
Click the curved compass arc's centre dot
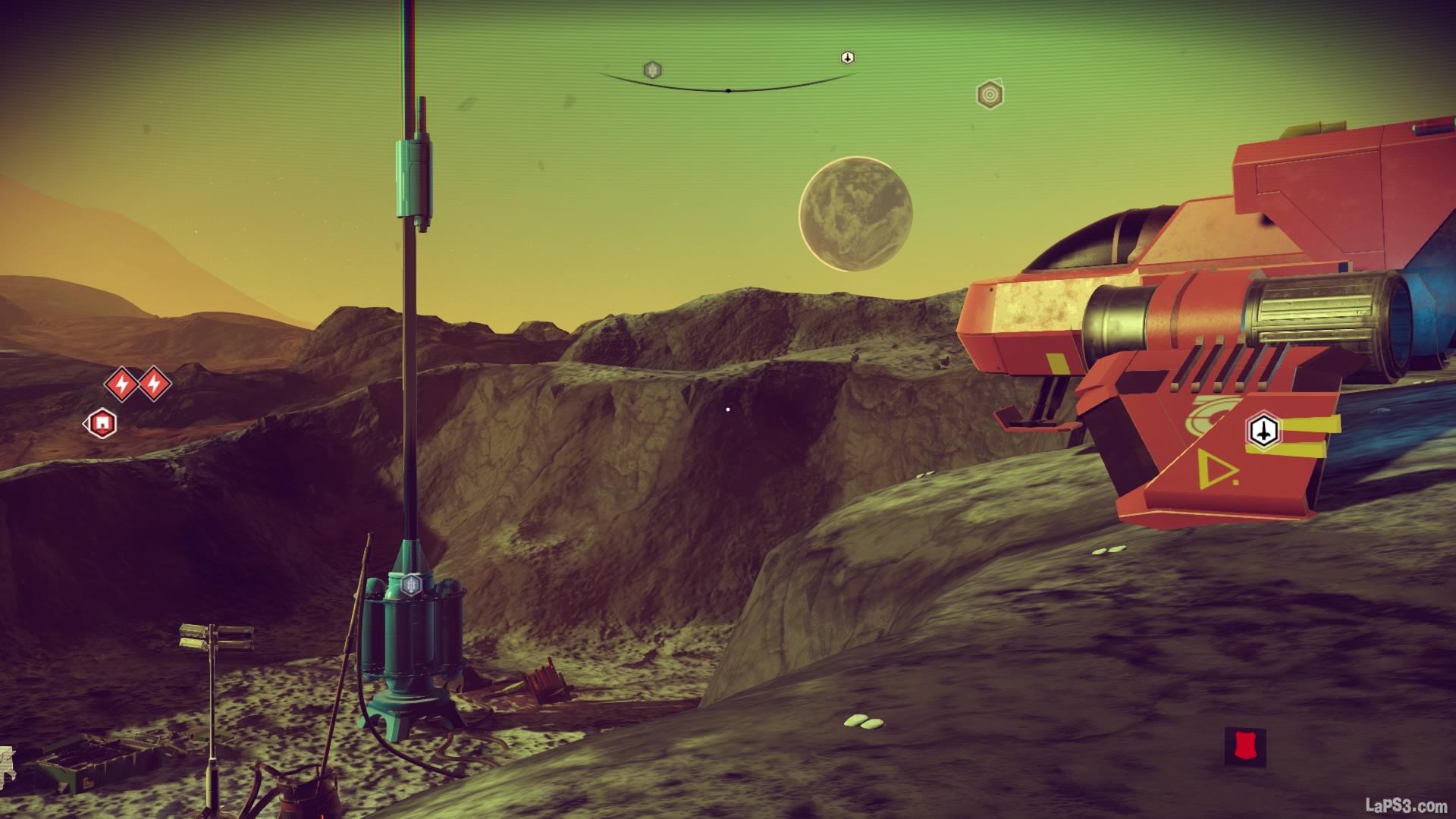728,91
